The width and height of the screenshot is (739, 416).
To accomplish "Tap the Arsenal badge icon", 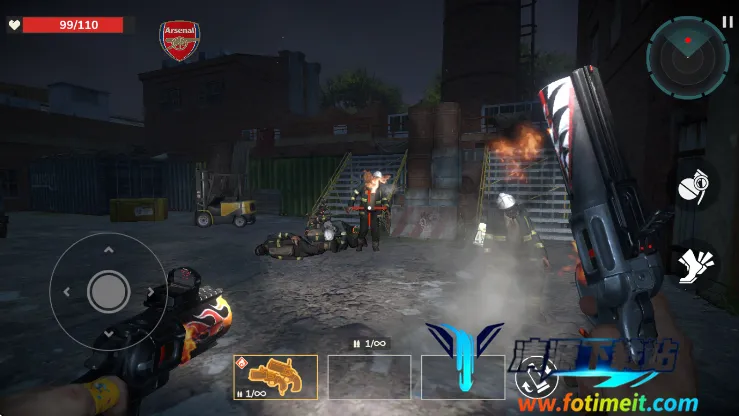I will (180, 41).
